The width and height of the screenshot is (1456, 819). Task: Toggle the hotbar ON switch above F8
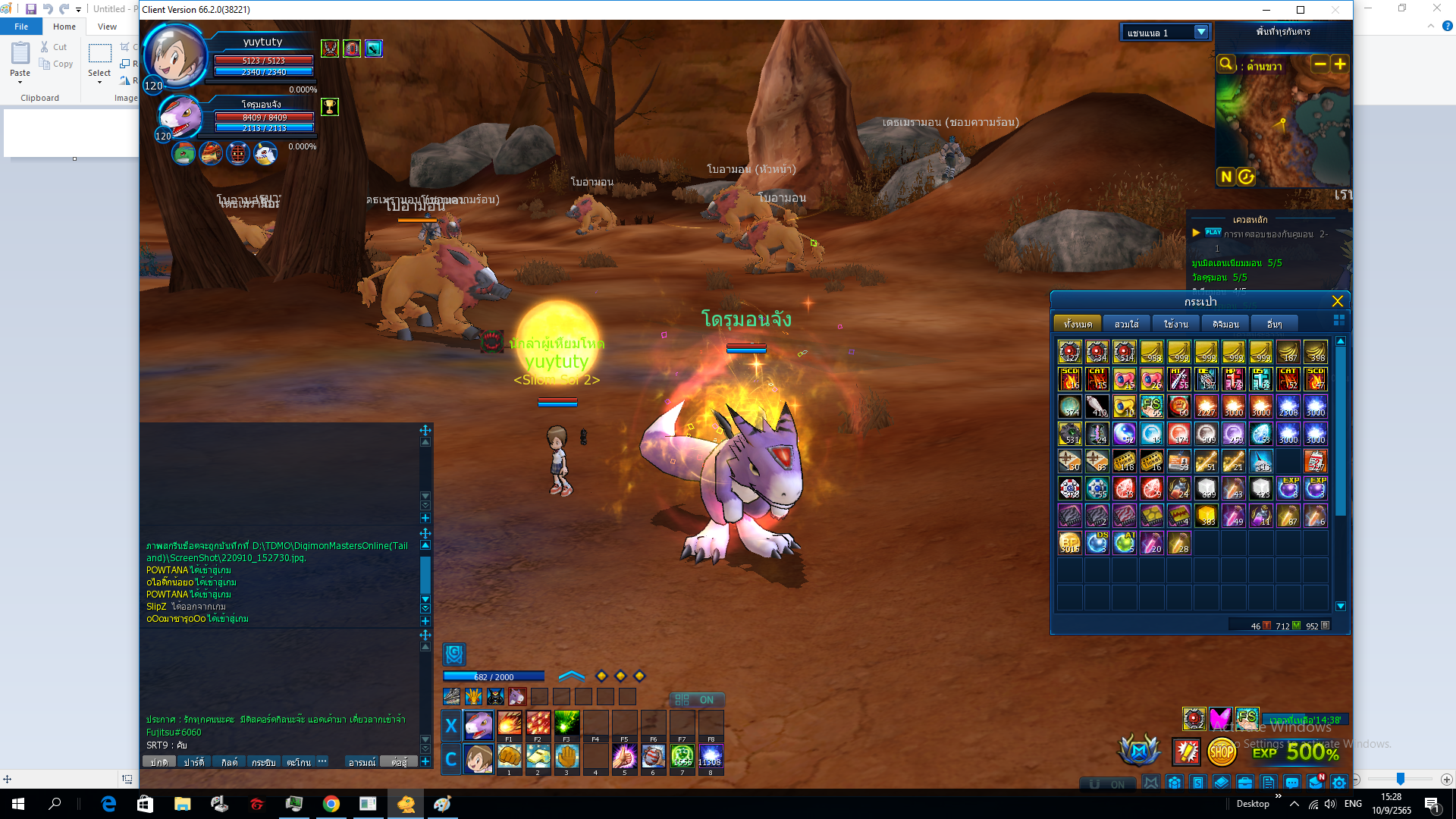pyautogui.click(x=698, y=699)
